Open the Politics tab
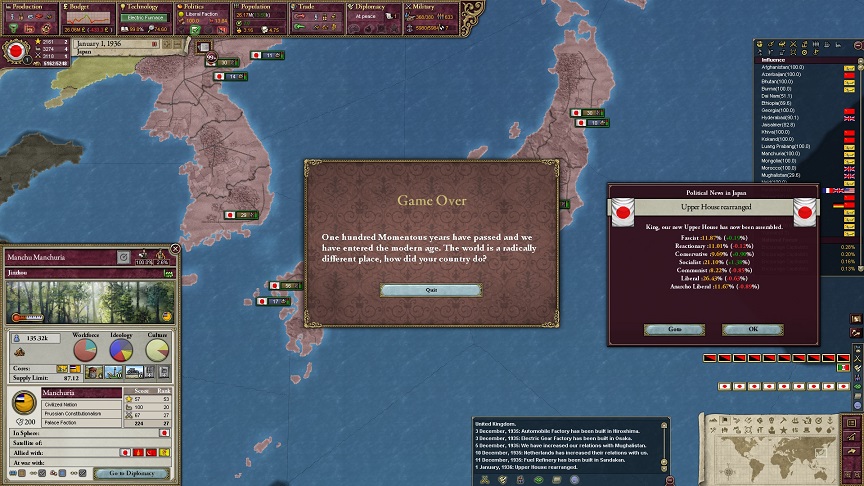The width and height of the screenshot is (864, 486). tap(204, 6)
